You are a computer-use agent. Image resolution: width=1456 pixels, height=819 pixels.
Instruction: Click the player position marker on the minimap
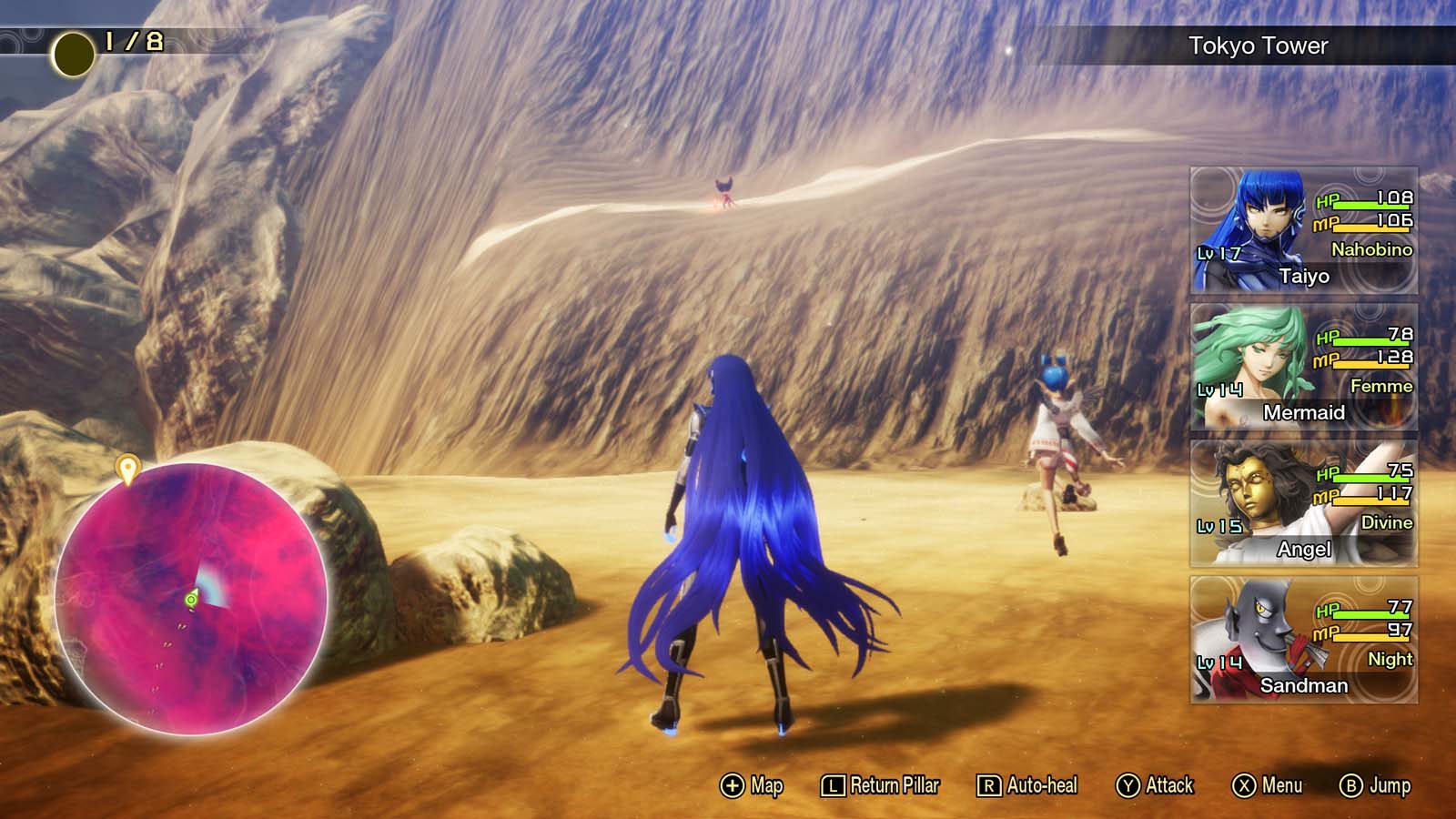pos(189,602)
